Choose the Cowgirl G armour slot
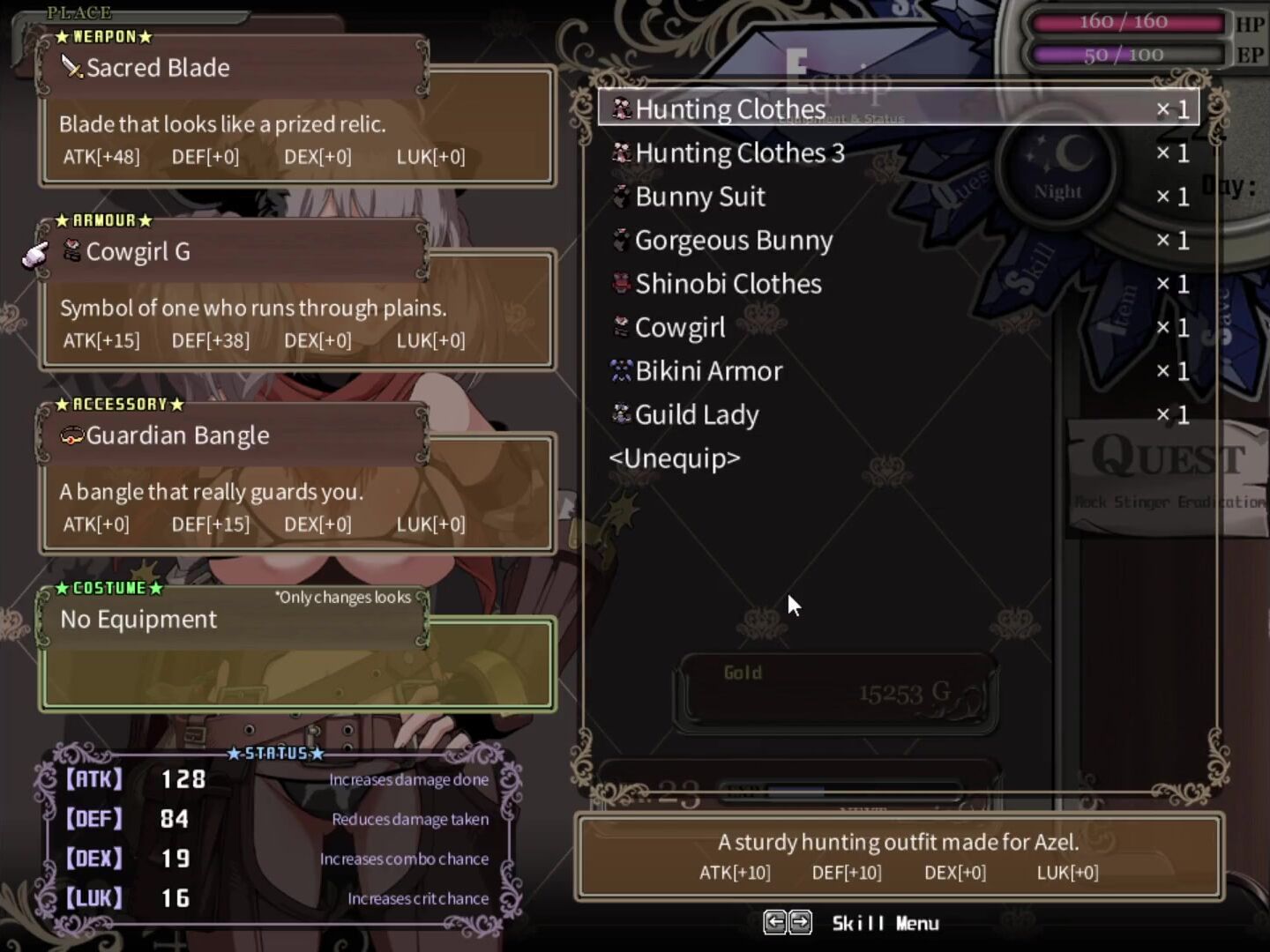 (x=138, y=252)
